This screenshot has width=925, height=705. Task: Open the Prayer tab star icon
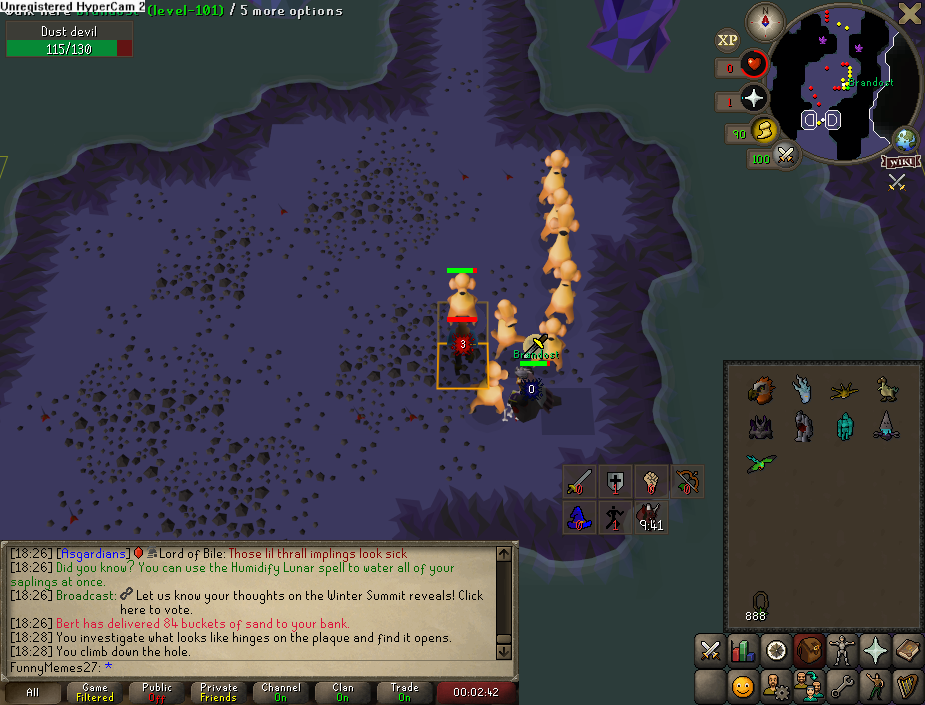[875, 651]
